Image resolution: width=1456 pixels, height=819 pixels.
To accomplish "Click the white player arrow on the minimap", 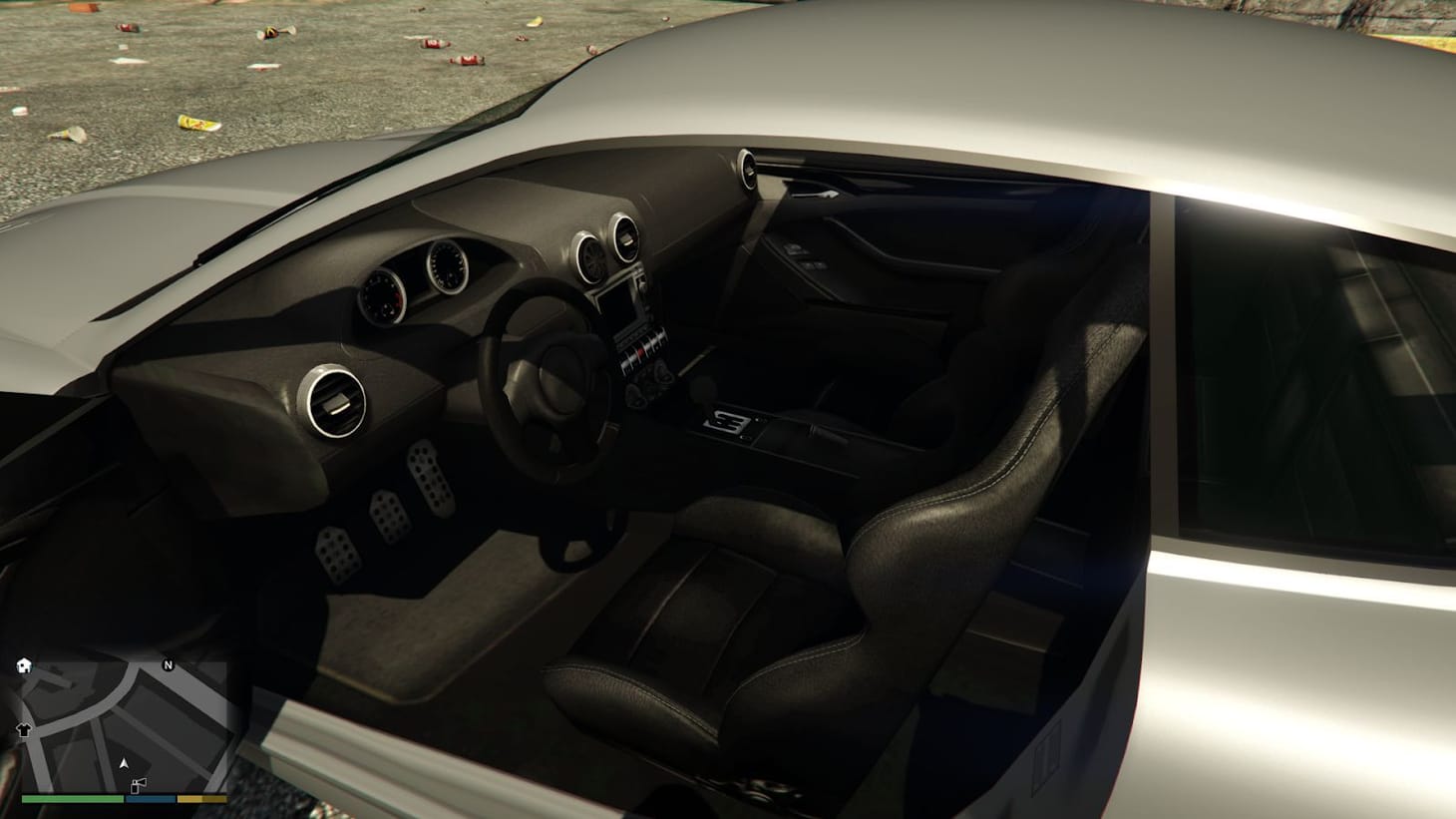I will pos(124,763).
